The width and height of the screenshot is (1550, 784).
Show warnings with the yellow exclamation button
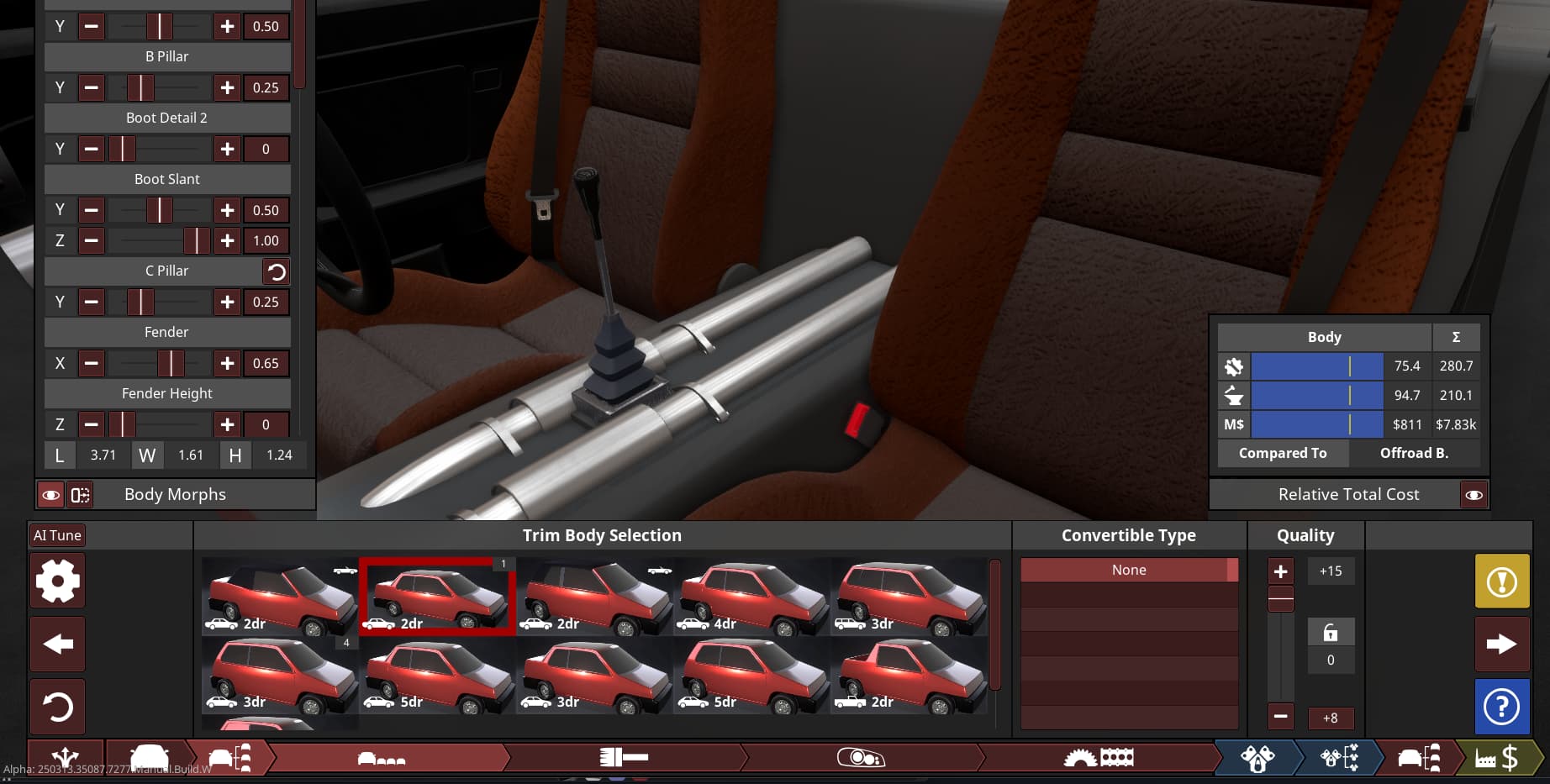(1501, 581)
